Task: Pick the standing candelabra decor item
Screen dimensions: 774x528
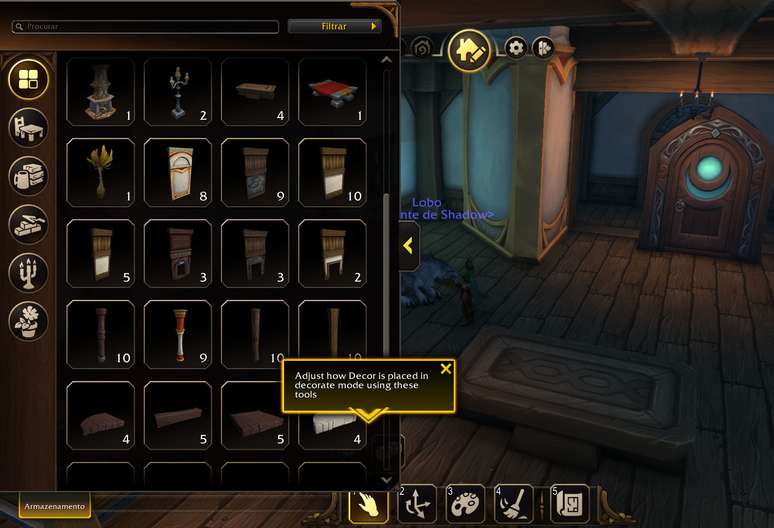Action: tap(178, 91)
